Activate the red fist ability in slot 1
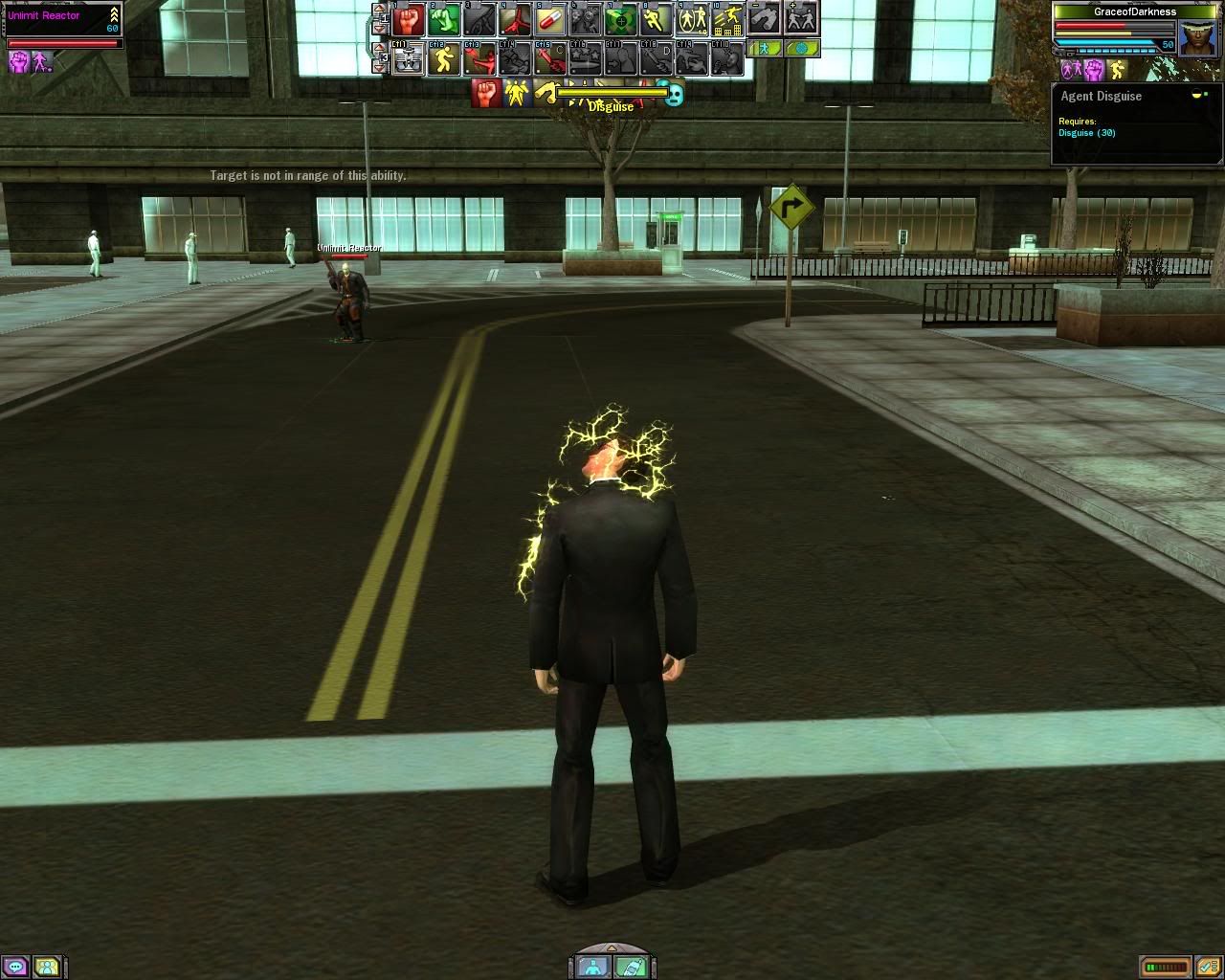The height and width of the screenshot is (980, 1225). [409, 19]
